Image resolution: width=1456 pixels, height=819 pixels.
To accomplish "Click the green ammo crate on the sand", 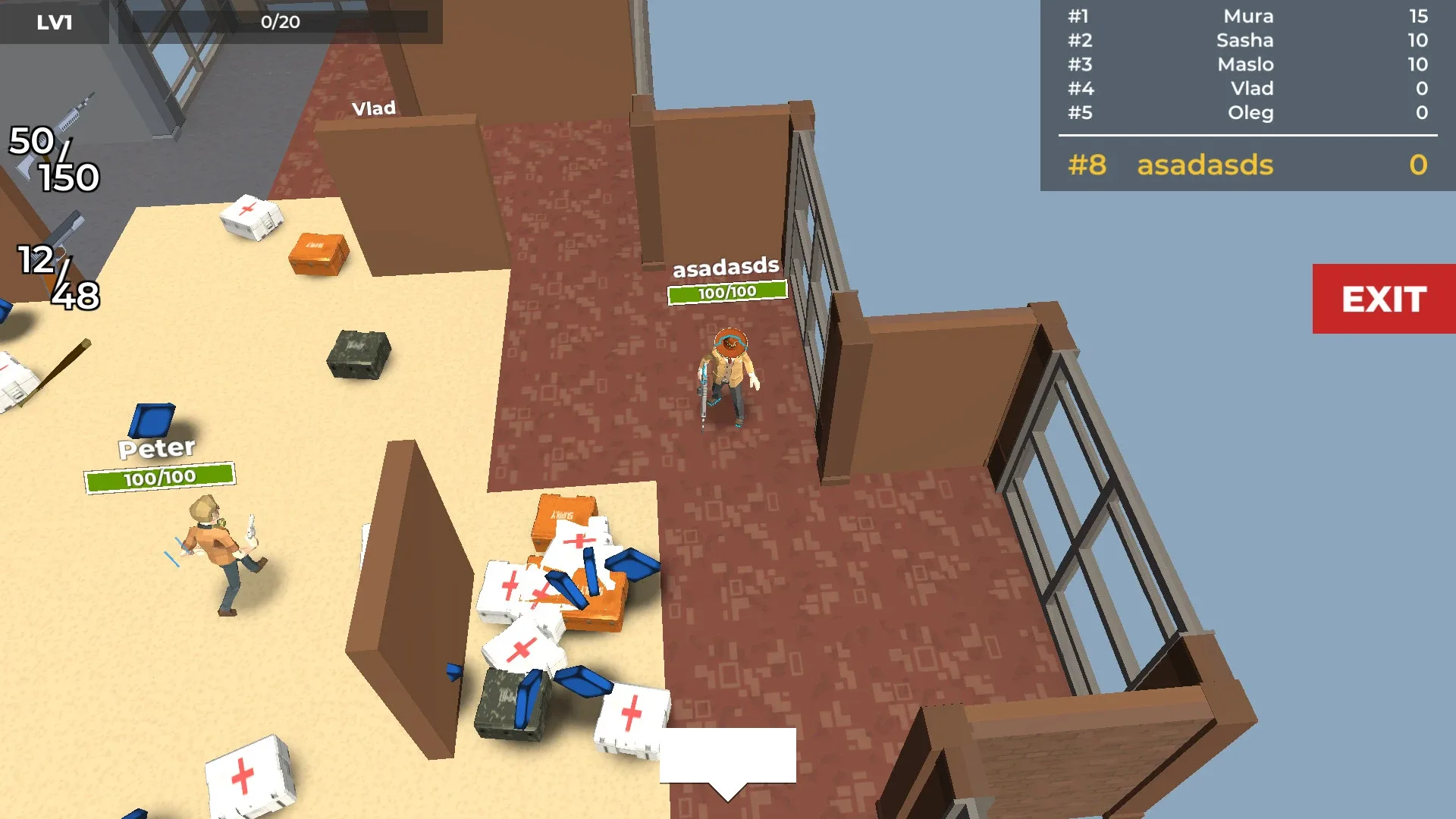I will coord(356,353).
